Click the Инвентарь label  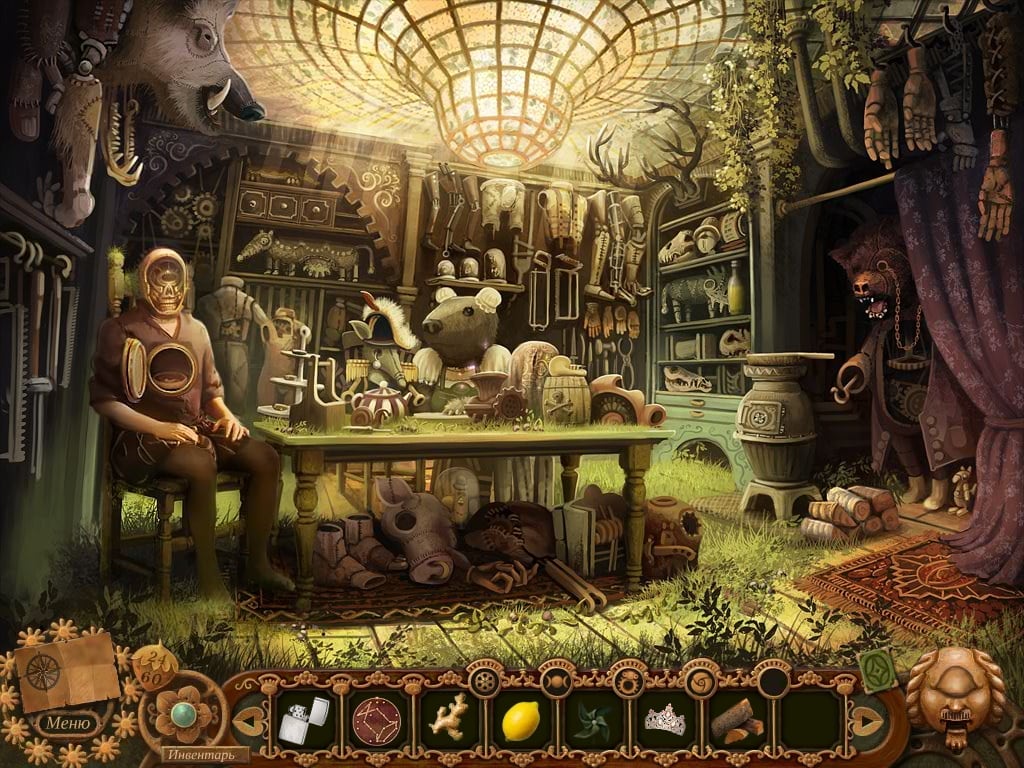[198, 754]
